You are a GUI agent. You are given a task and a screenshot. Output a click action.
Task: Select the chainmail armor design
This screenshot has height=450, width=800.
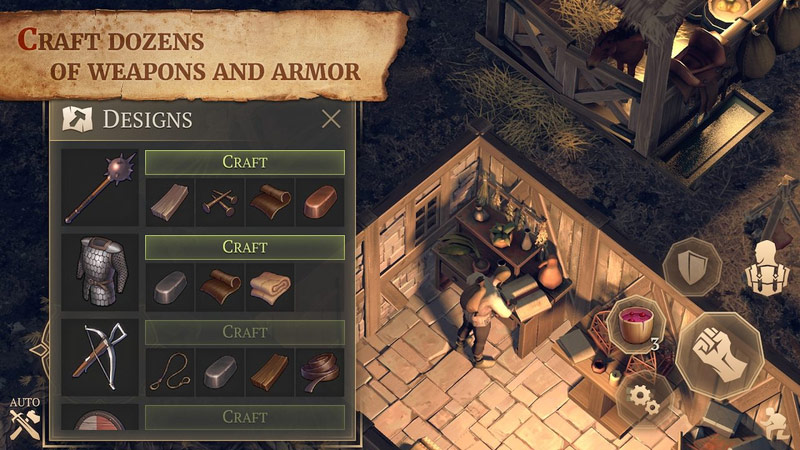coord(100,273)
